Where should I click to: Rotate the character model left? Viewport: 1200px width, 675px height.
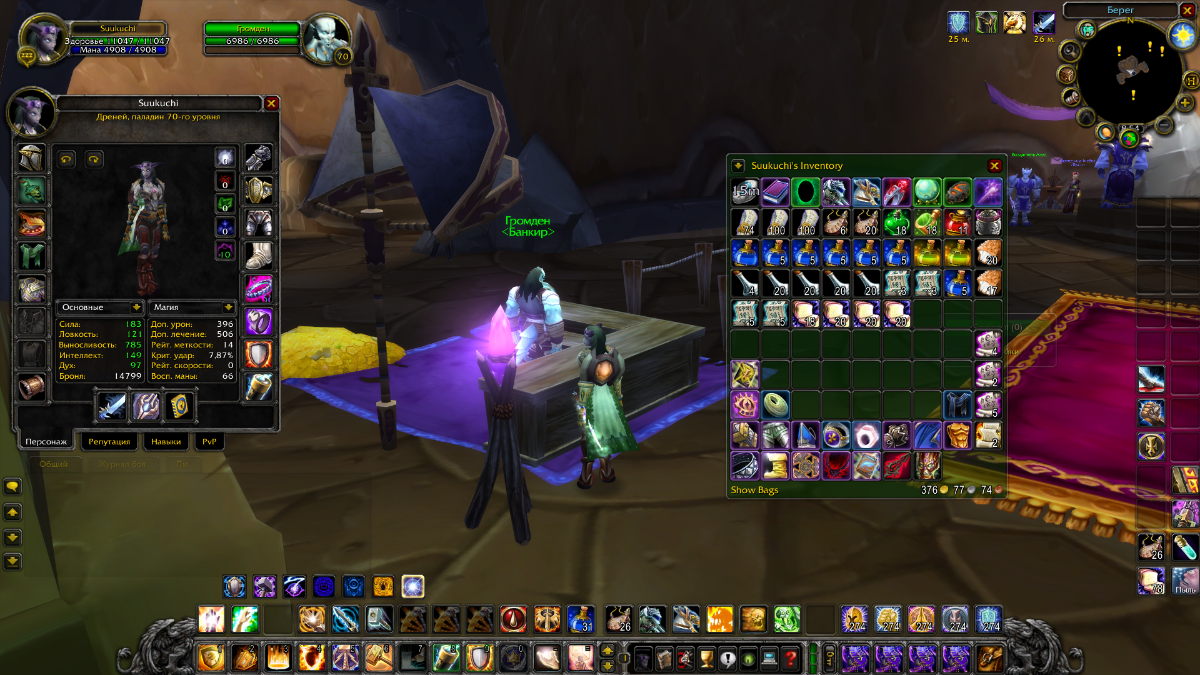coord(67,158)
